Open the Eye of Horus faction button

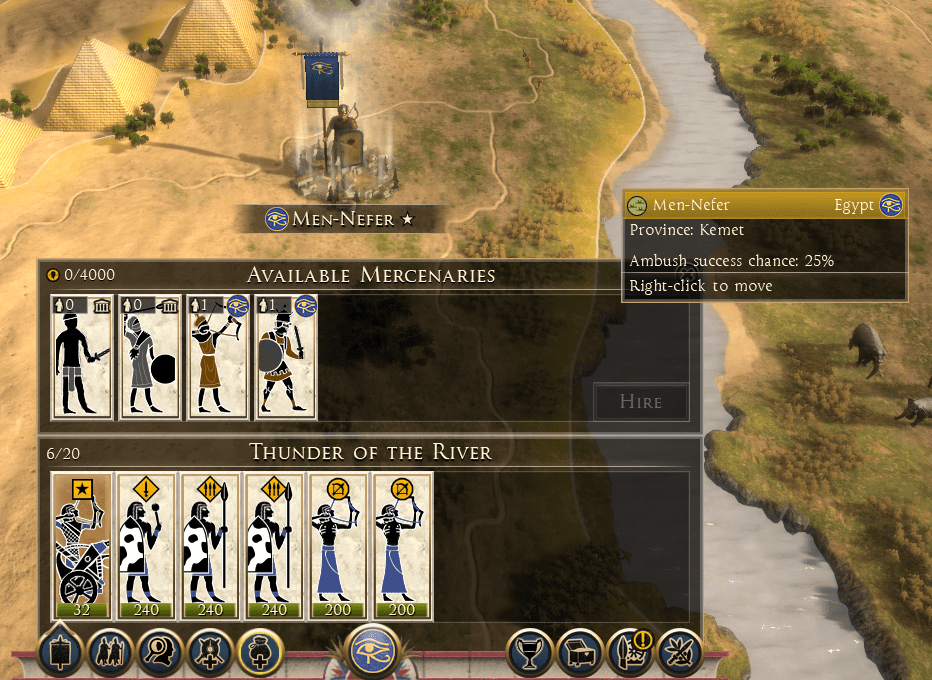coord(377,654)
